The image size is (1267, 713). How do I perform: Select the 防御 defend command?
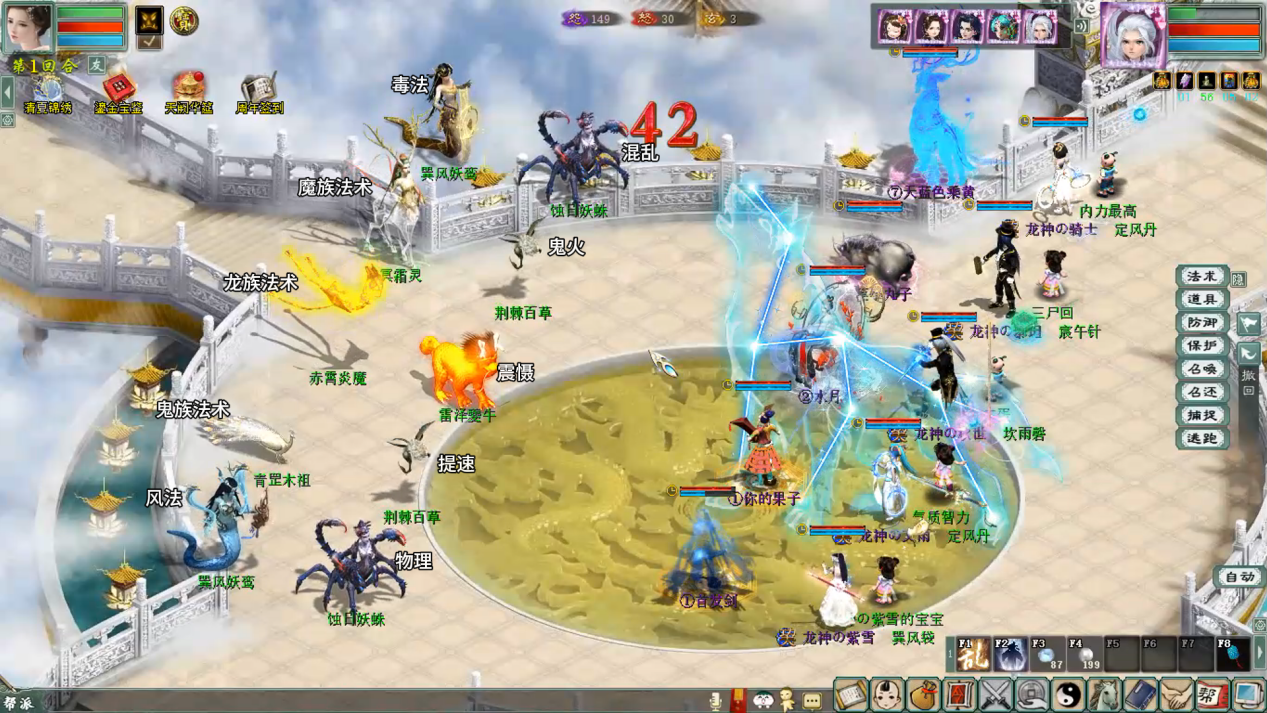click(1201, 323)
